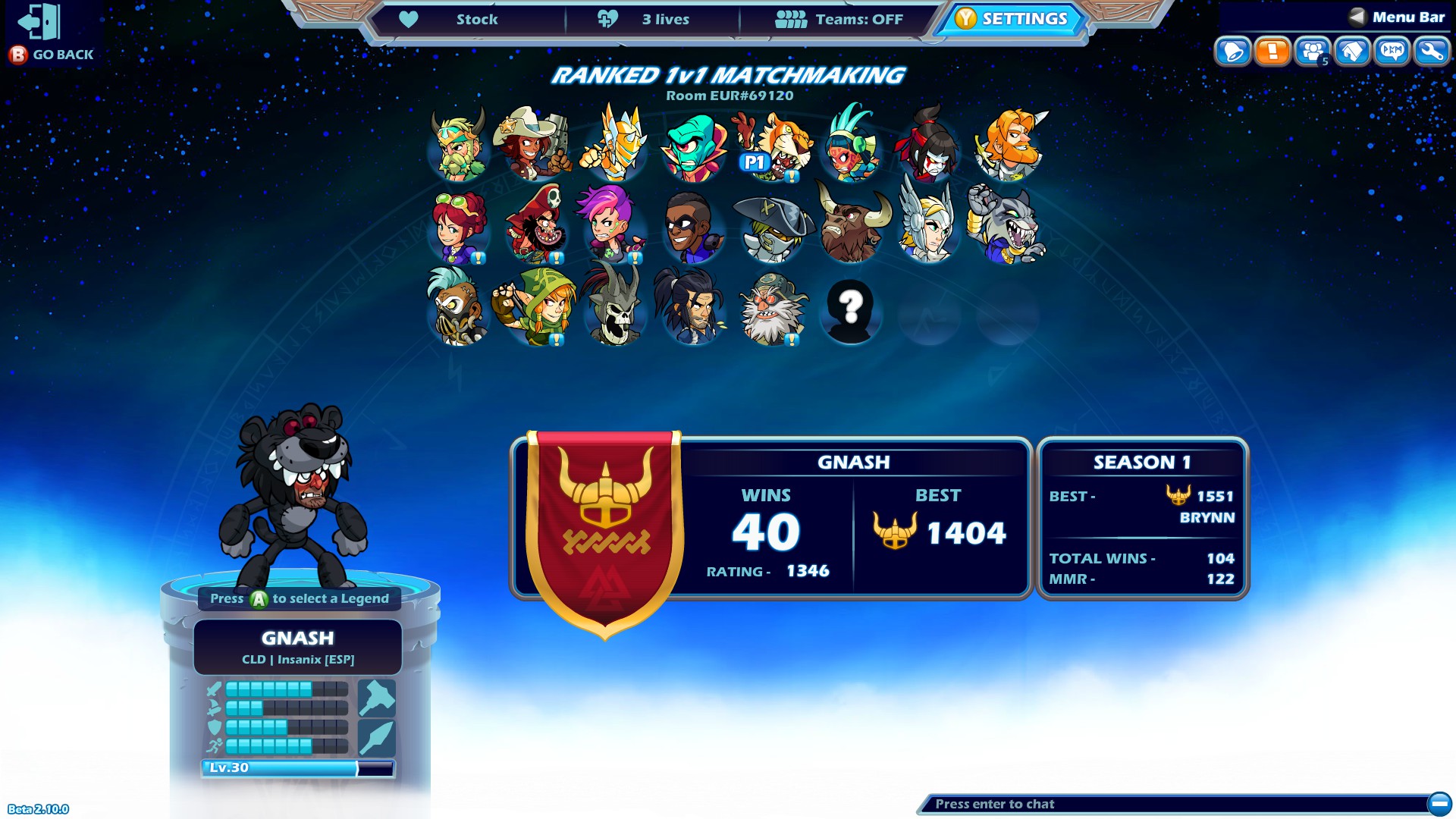Select Gnash's spear weapon icon

(378, 737)
